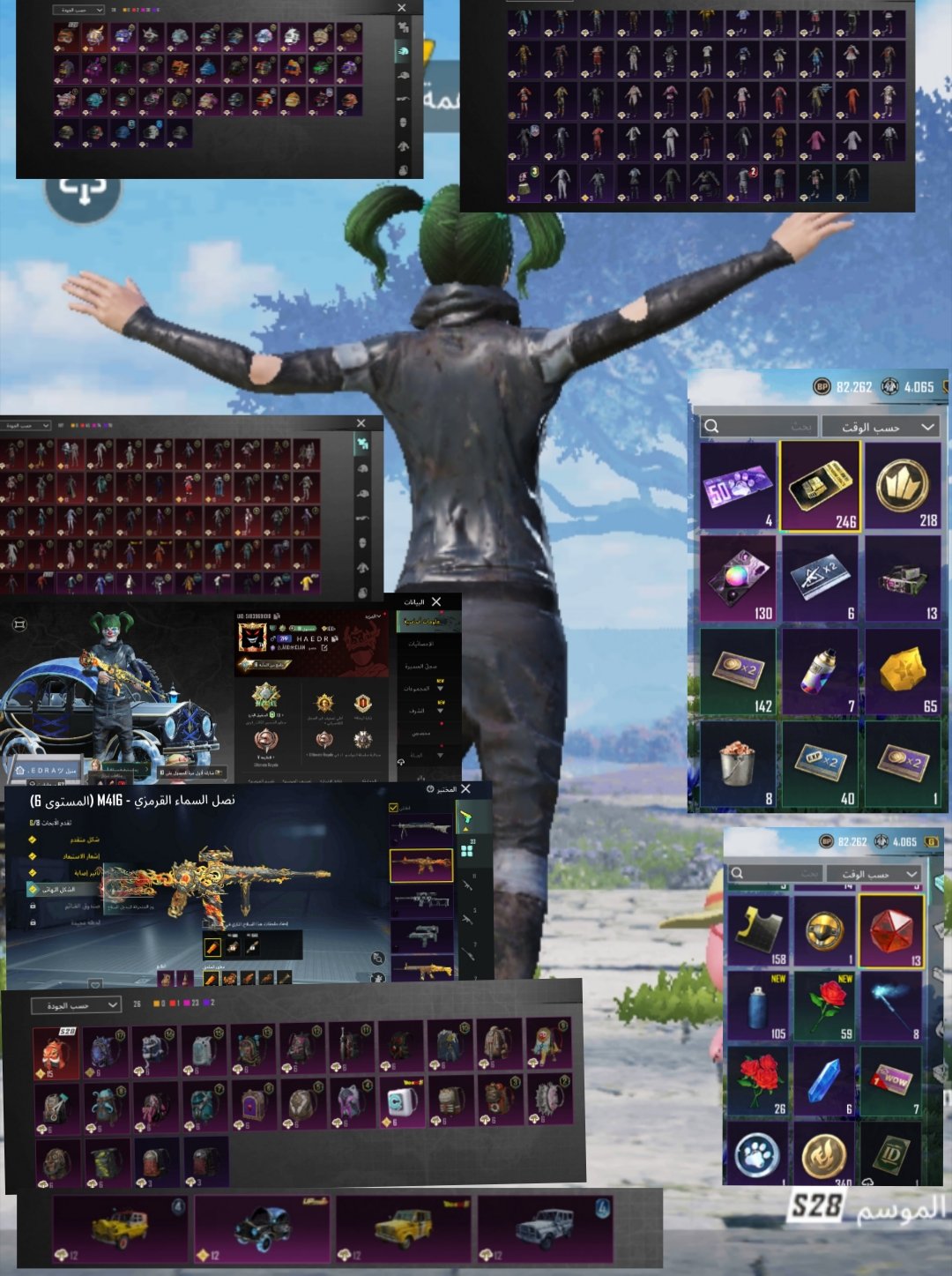This screenshot has width=952, height=1276.
Task: Close the البيانات profile menu
Action: pos(436,601)
